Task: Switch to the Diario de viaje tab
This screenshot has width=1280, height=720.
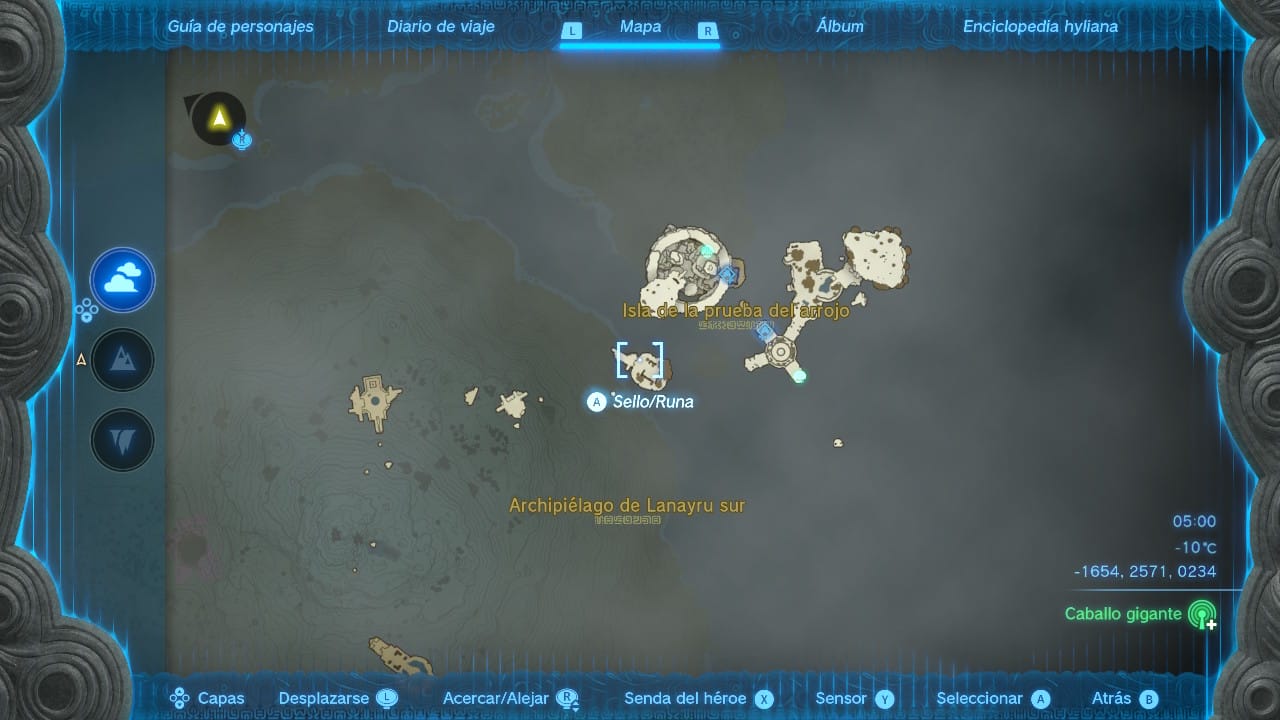Action: click(x=441, y=27)
